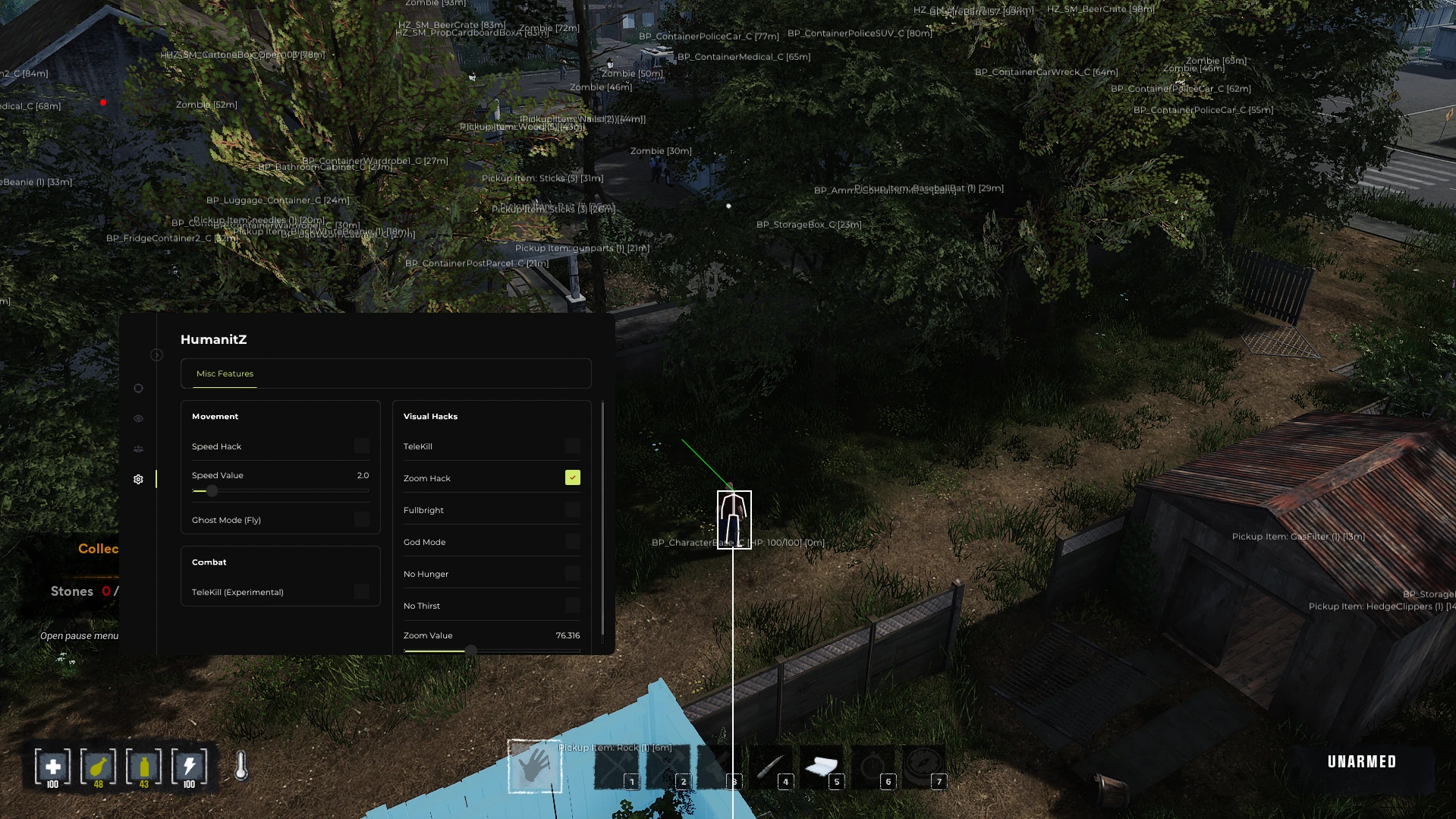Open the settings gear in the sidebar
The image size is (1456, 819).
pos(138,479)
